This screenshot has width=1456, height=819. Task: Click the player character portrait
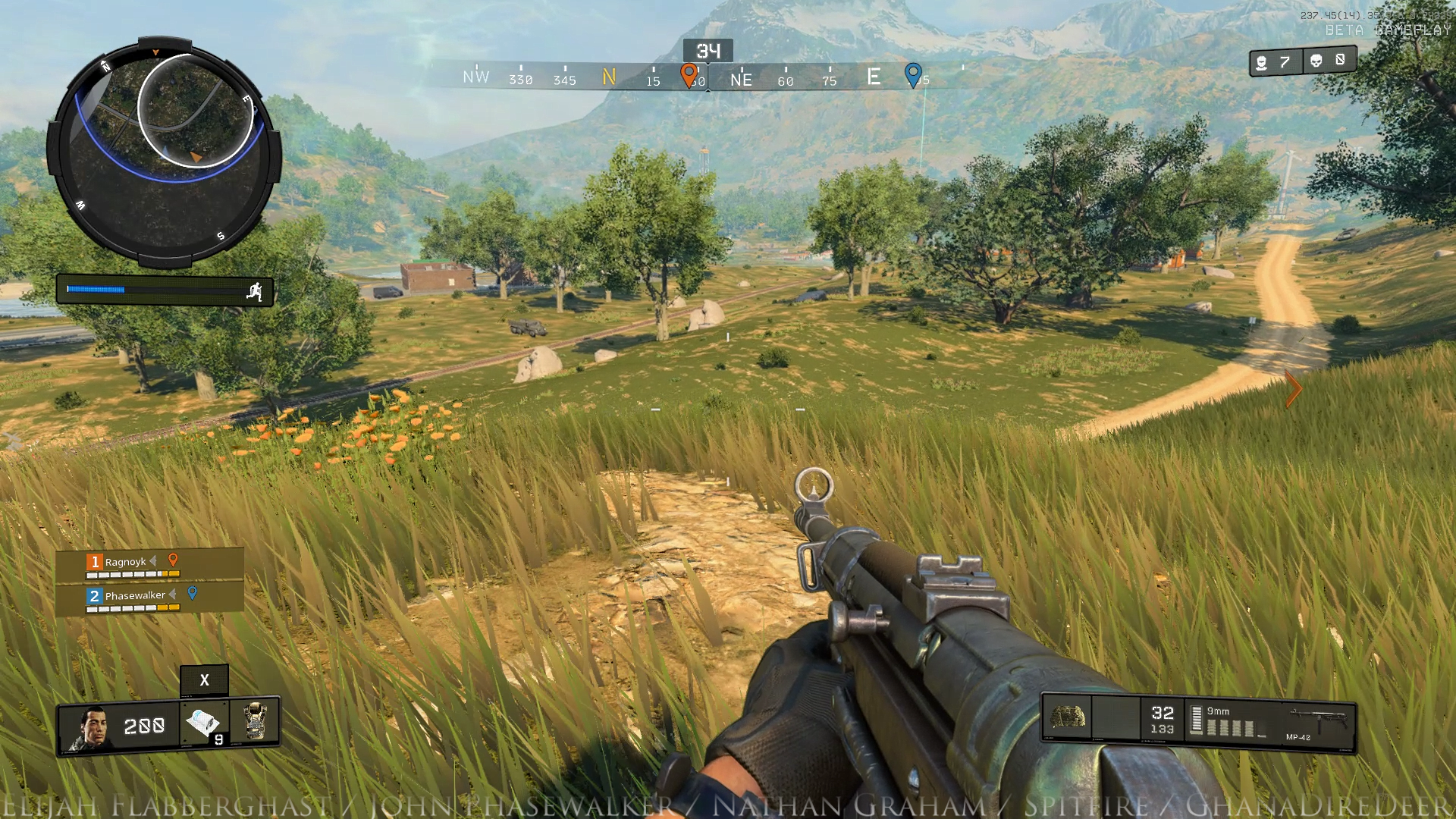coord(89,728)
